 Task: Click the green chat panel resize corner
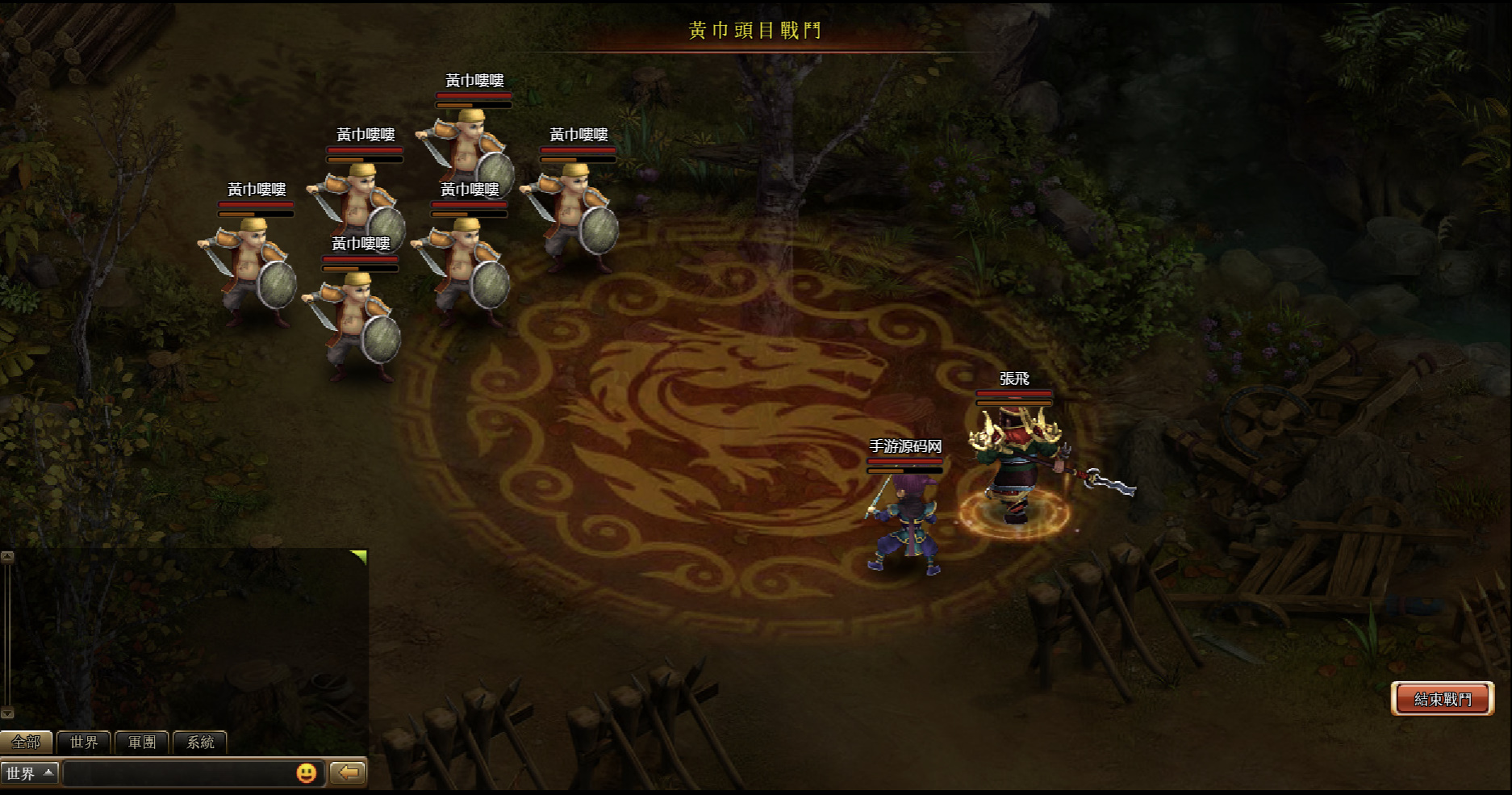point(360,556)
